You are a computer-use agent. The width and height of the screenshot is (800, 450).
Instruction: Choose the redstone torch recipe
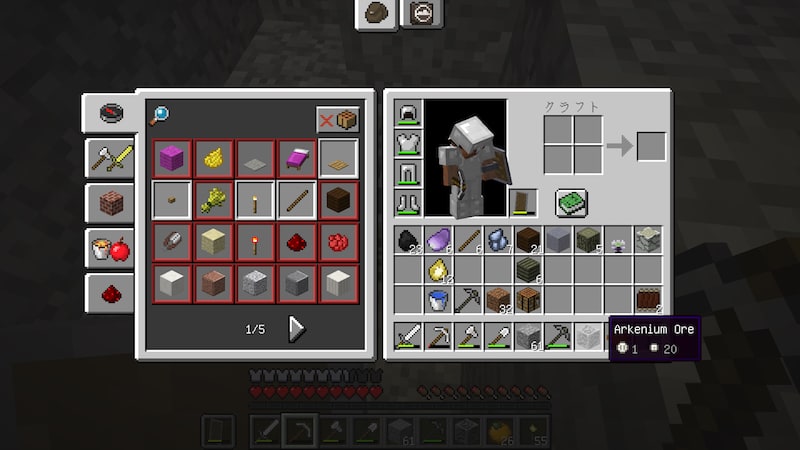255,242
